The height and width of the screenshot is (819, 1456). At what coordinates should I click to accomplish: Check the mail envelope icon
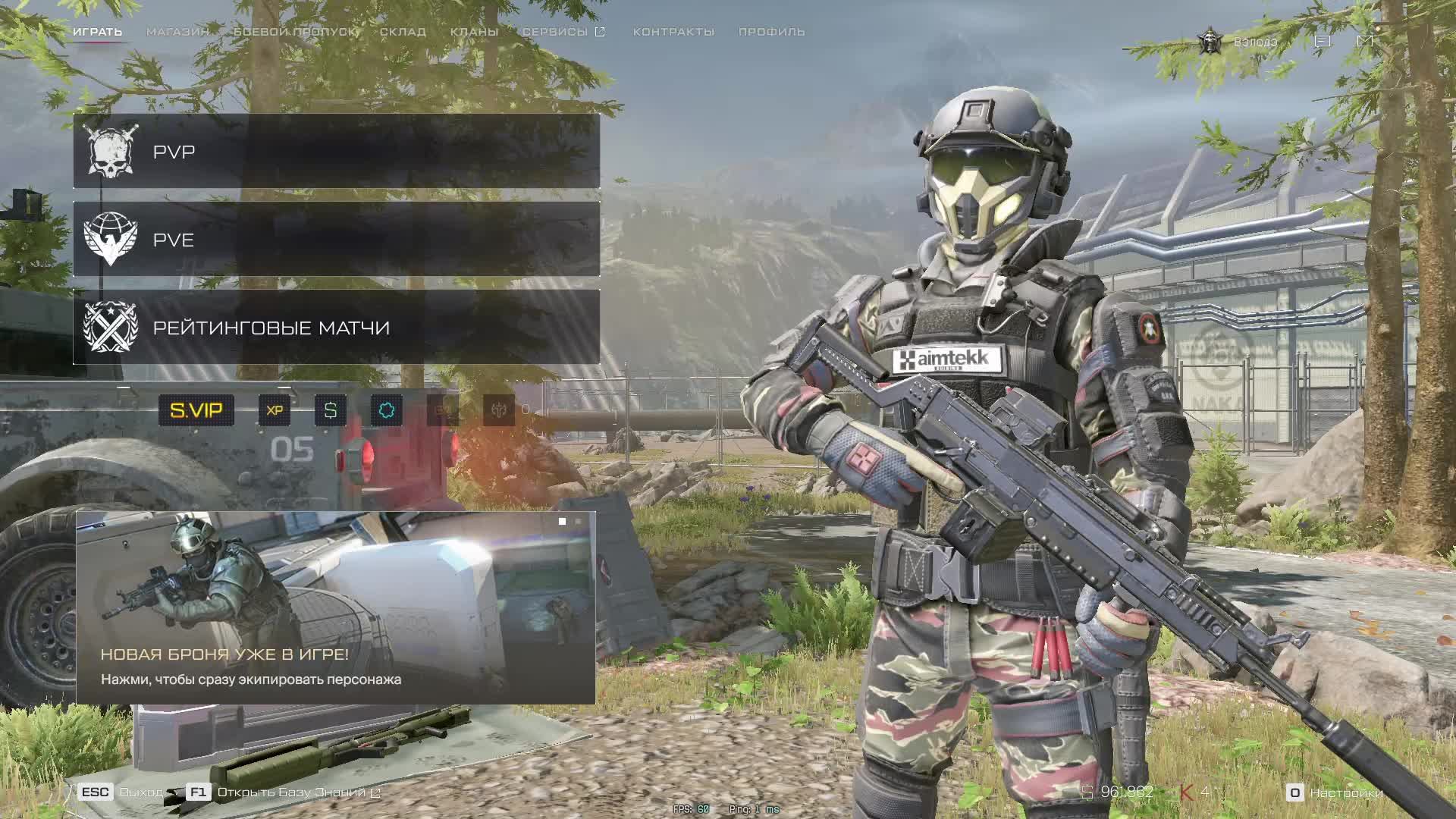pos(1365,41)
